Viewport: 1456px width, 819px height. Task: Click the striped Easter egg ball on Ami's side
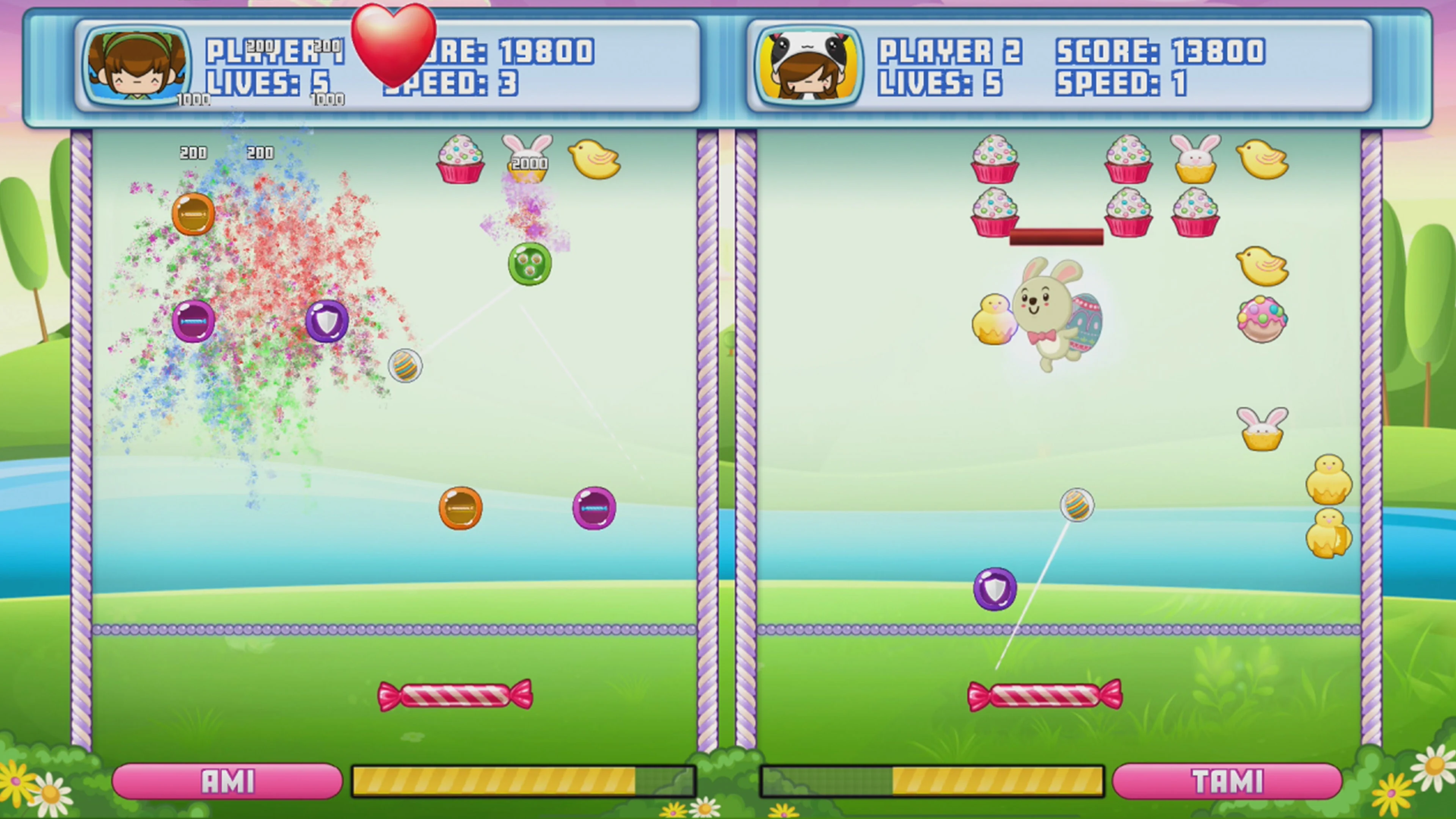click(406, 366)
